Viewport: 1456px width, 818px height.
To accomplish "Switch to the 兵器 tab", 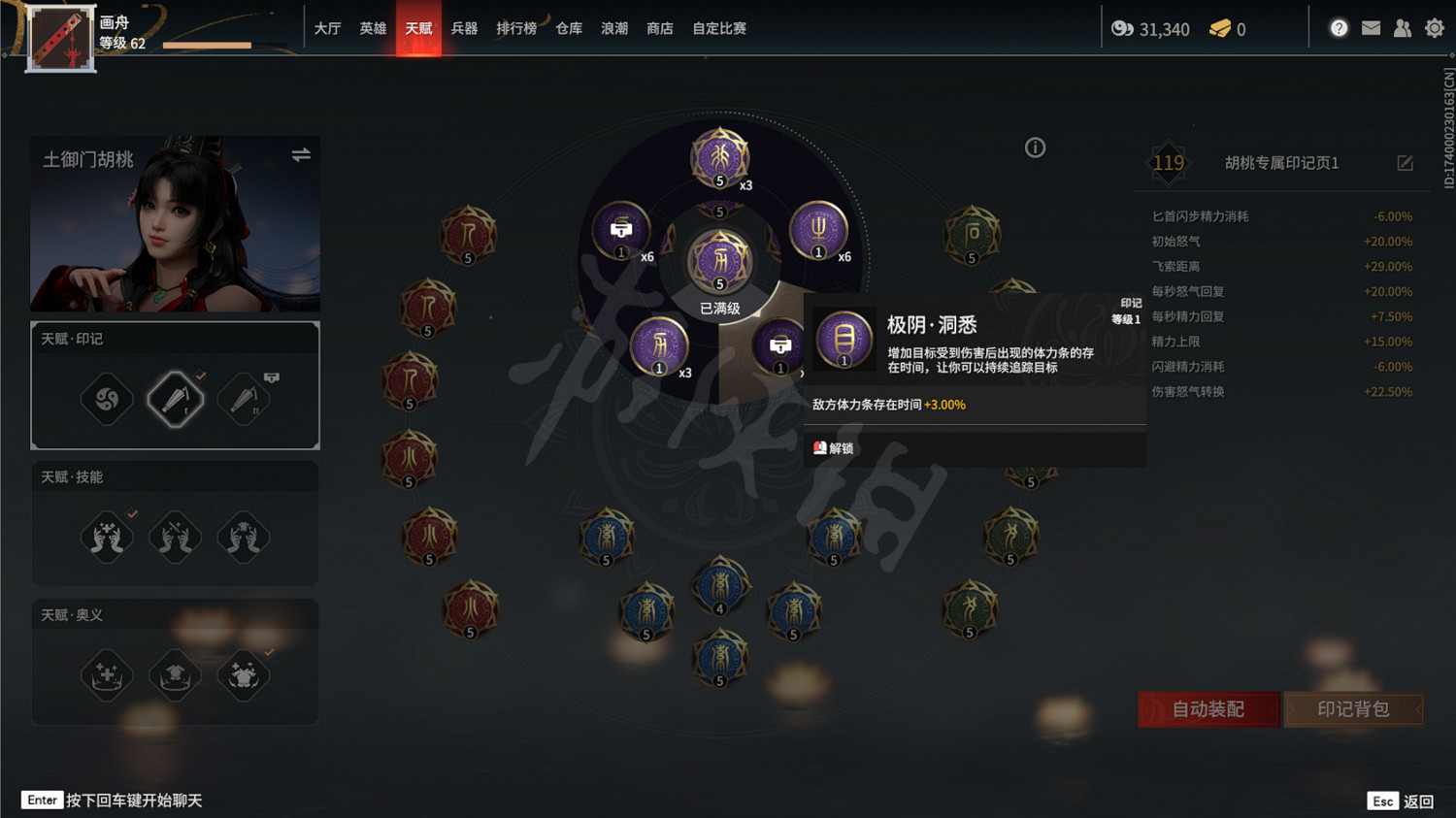I will (x=464, y=28).
